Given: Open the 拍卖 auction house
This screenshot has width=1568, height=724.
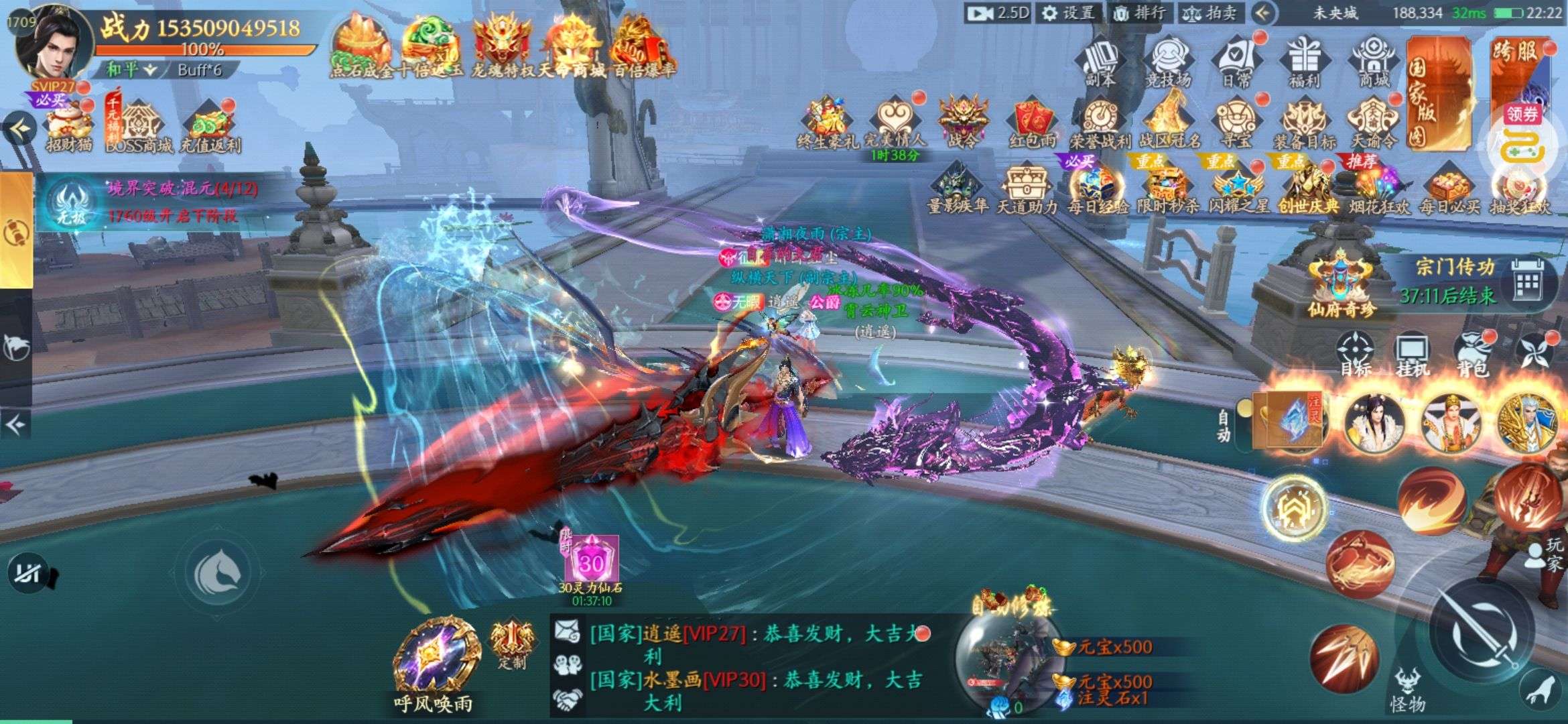Looking at the screenshot, I should click(x=1211, y=13).
